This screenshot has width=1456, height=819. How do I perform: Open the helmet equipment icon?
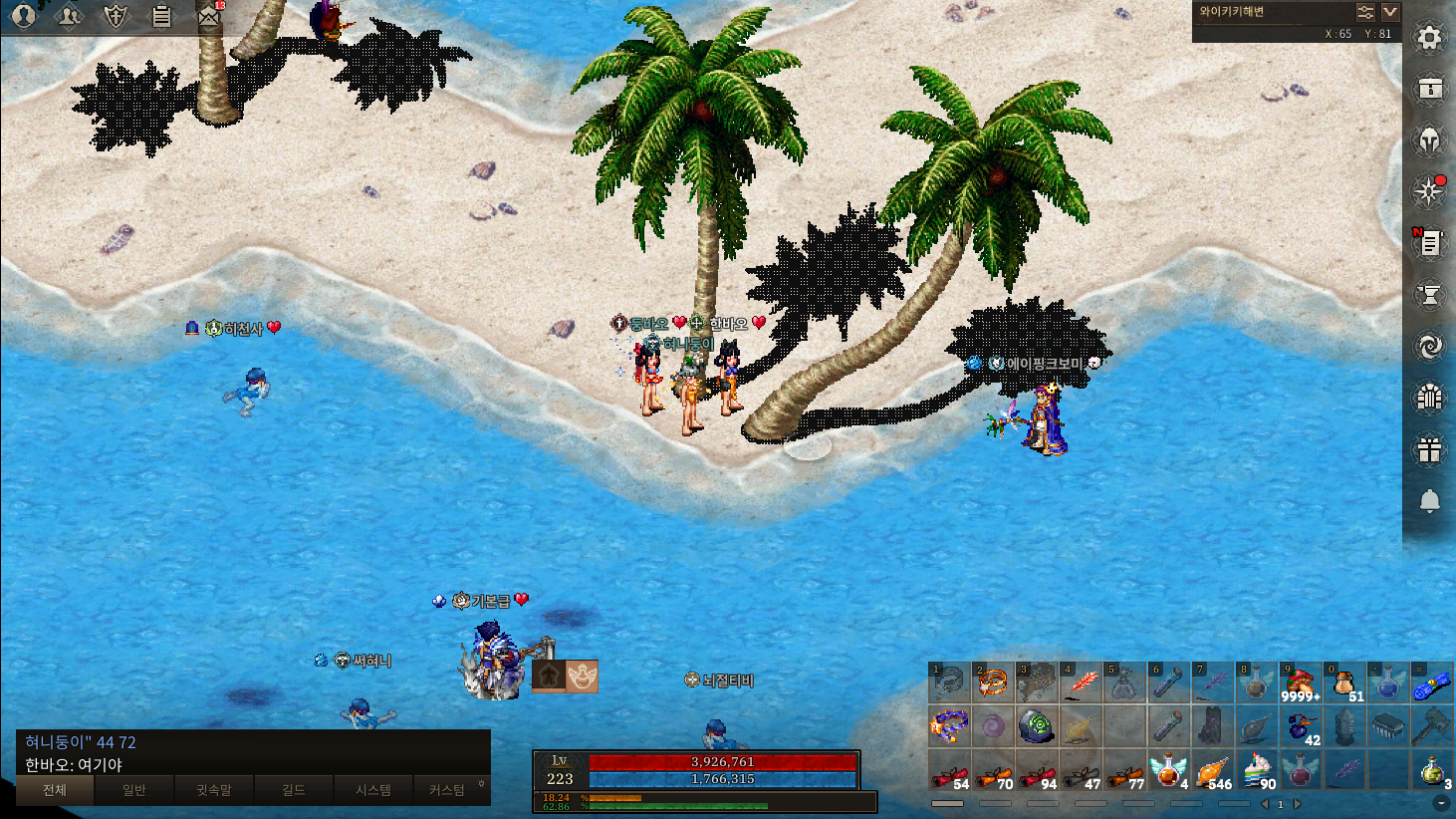click(1429, 140)
